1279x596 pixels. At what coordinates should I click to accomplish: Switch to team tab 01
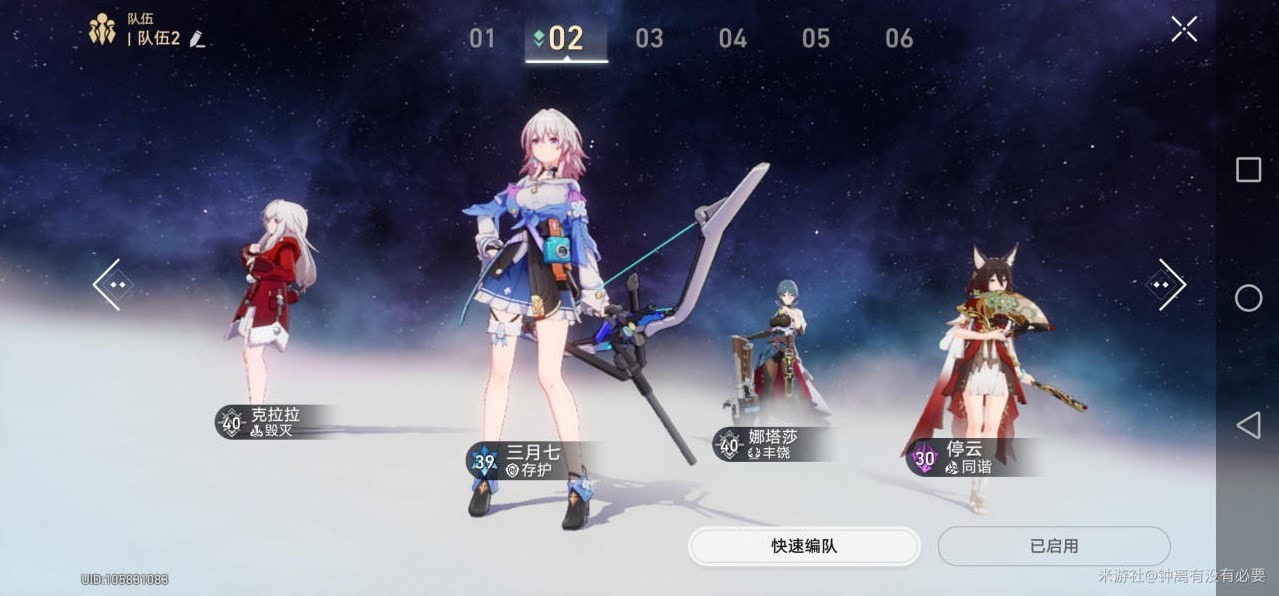pyautogui.click(x=482, y=39)
